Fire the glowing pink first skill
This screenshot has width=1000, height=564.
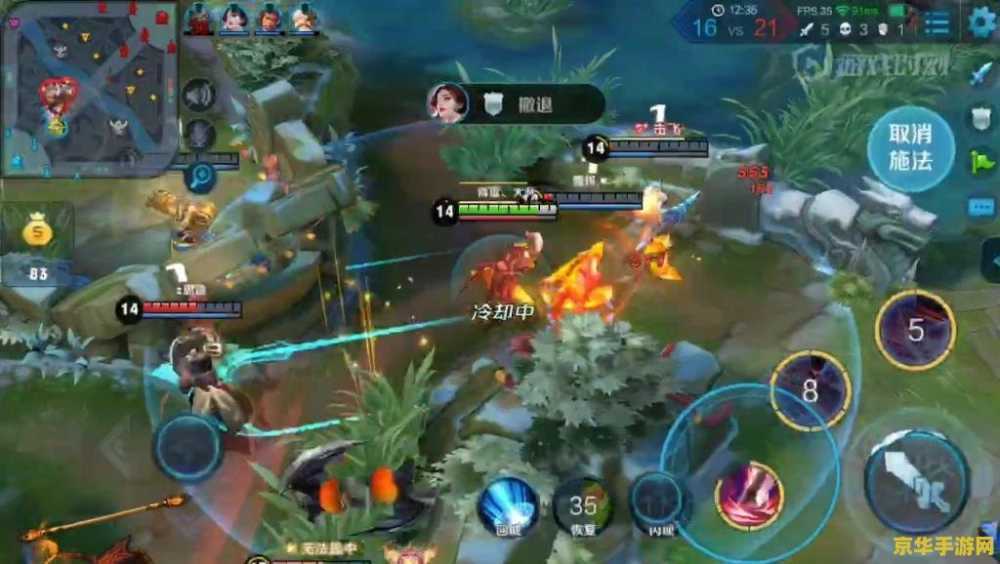(x=749, y=494)
